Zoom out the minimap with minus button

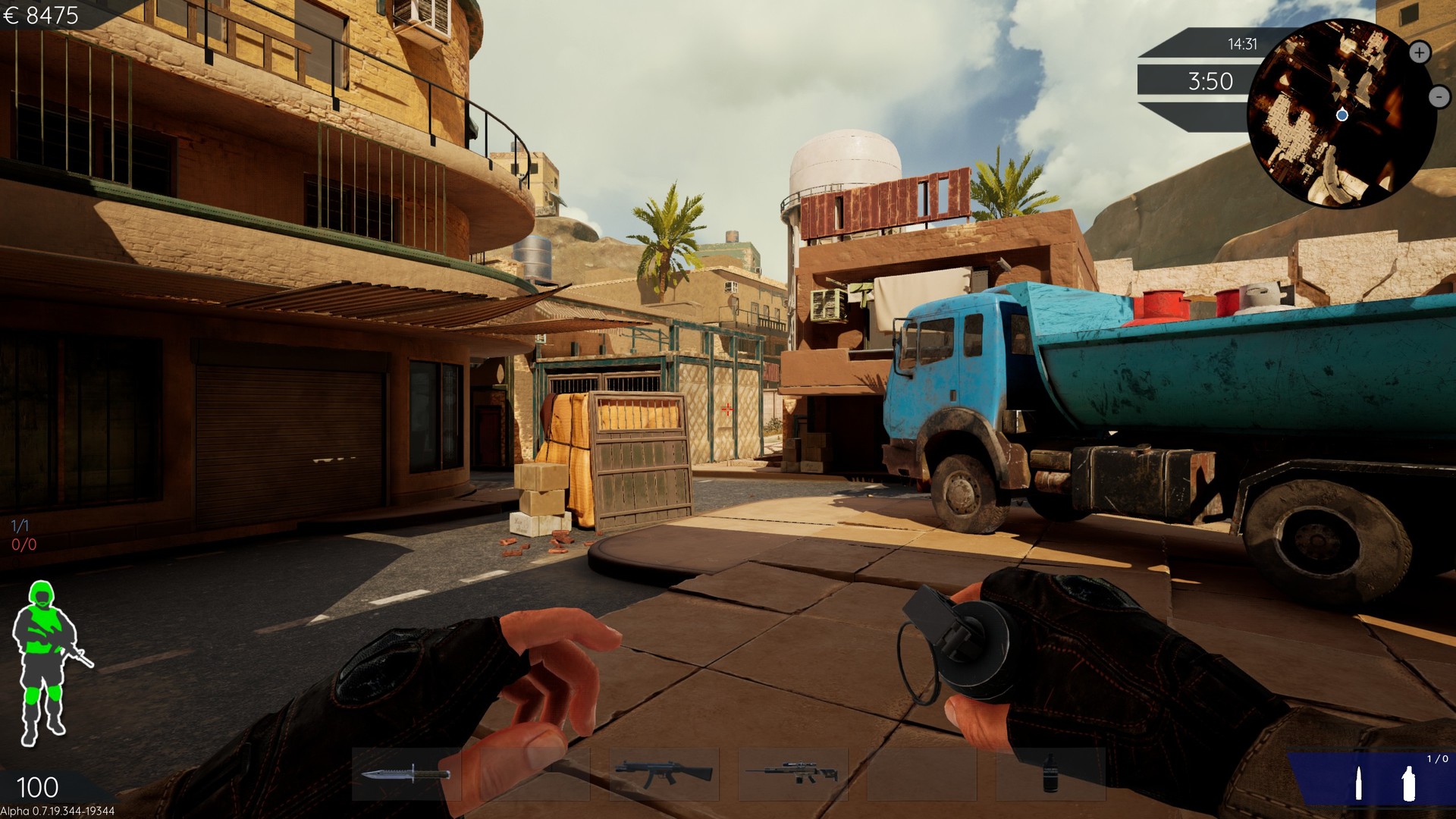[x=1439, y=96]
